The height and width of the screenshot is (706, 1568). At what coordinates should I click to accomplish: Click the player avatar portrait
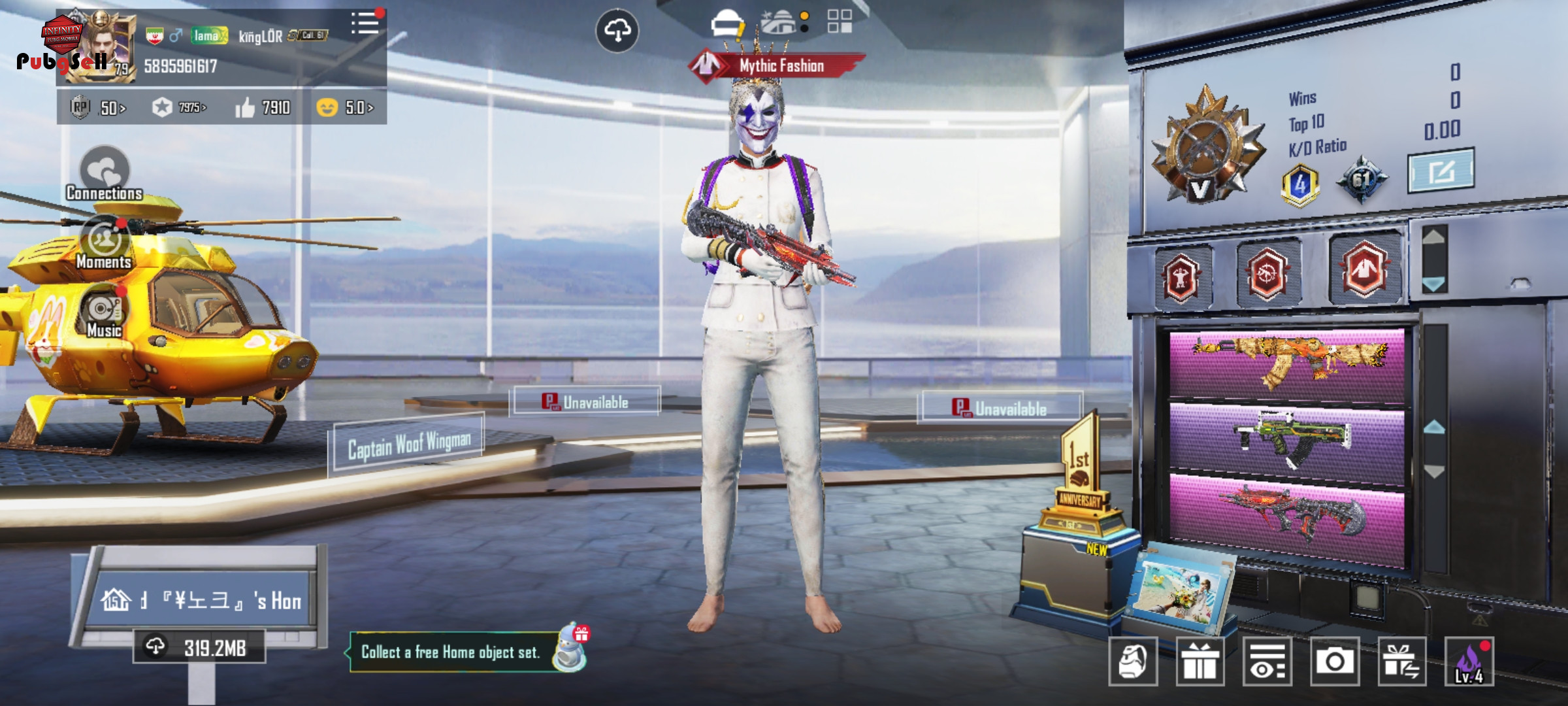click(x=101, y=47)
